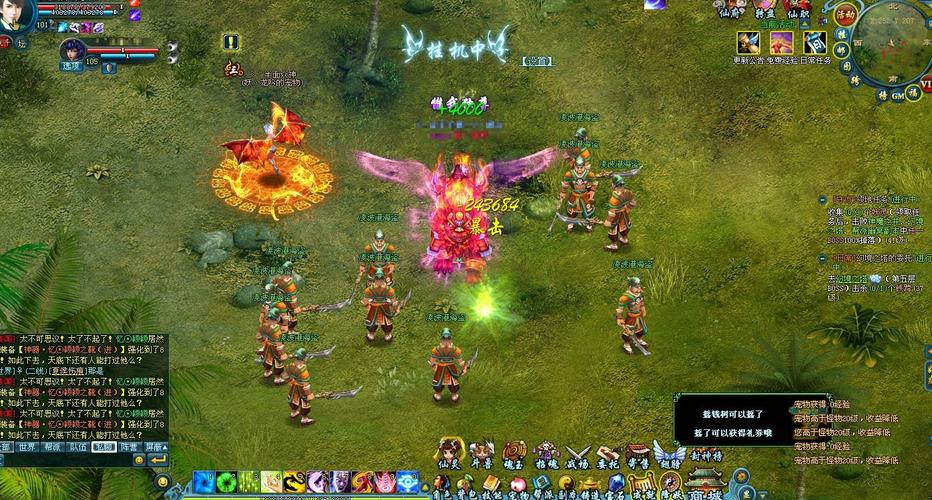Viewport: 932px width, 500px height.
Task: Open the 仙灵 spirit menu icon
Action: (449, 454)
